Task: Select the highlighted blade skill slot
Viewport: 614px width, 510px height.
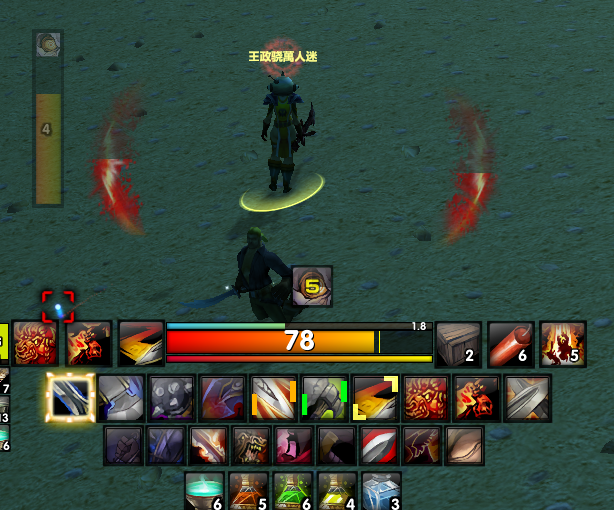Action: [71, 398]
